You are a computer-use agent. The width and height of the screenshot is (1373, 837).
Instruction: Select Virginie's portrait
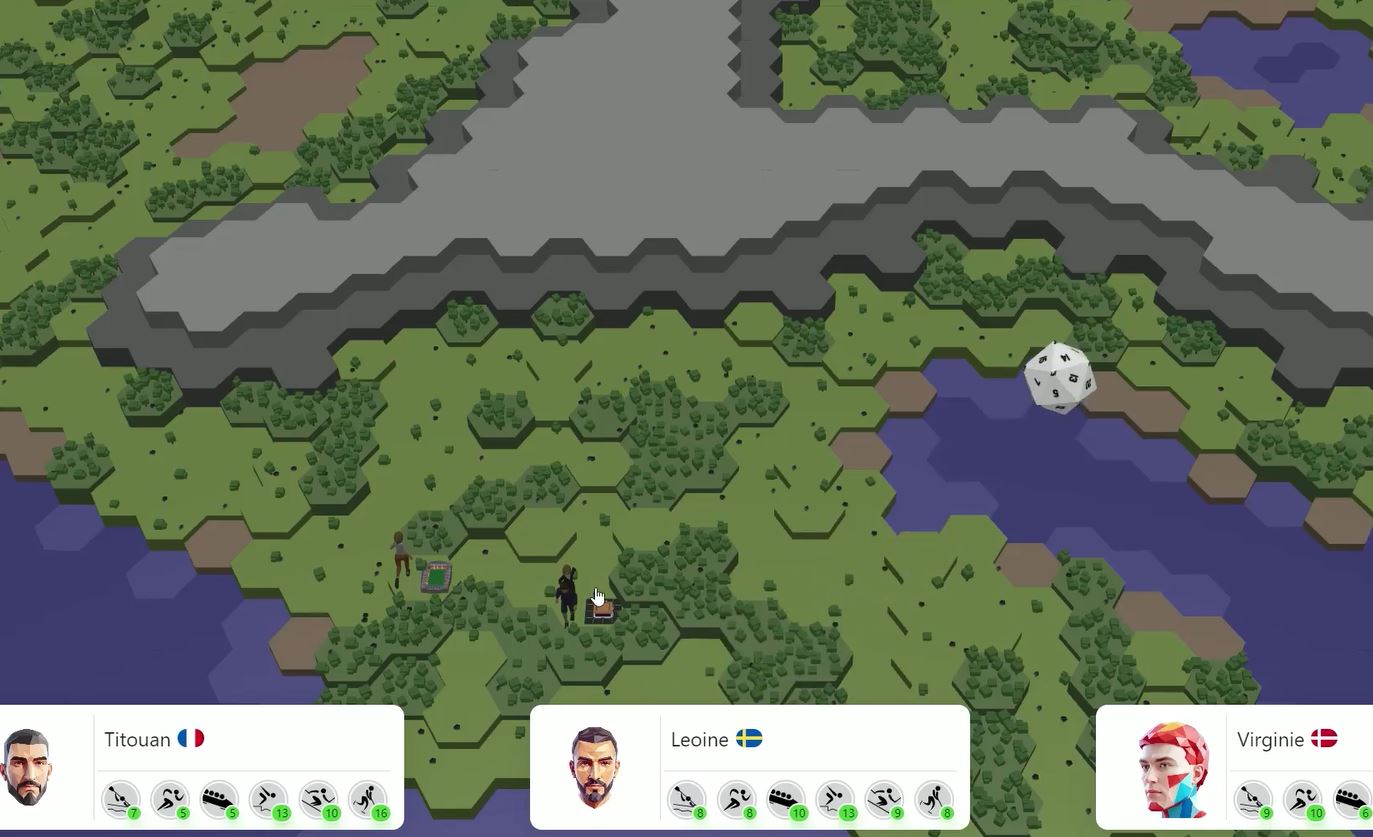1173,767
